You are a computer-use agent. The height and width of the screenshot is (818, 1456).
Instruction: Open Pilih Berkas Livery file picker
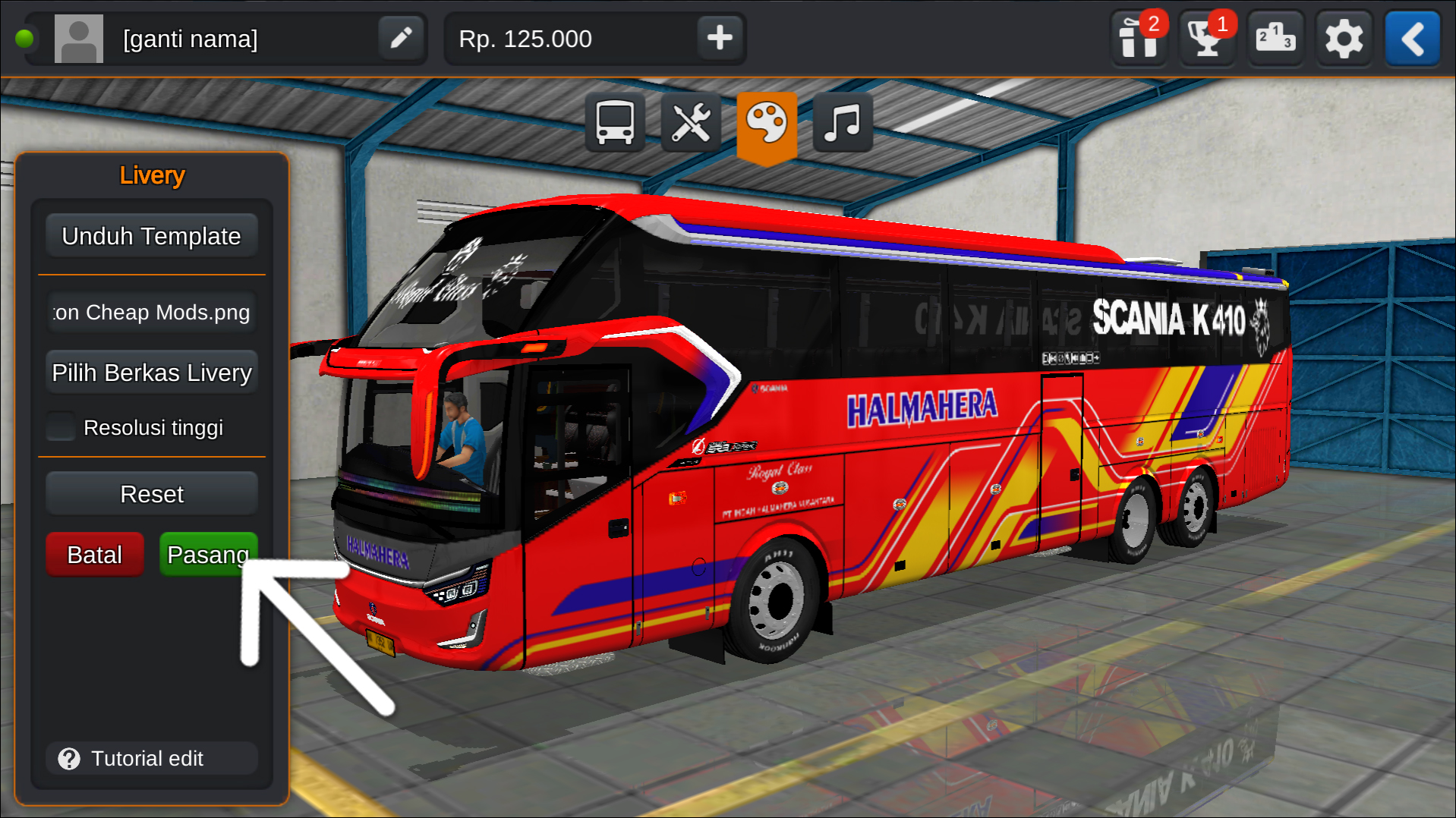(x=151, y=372)
